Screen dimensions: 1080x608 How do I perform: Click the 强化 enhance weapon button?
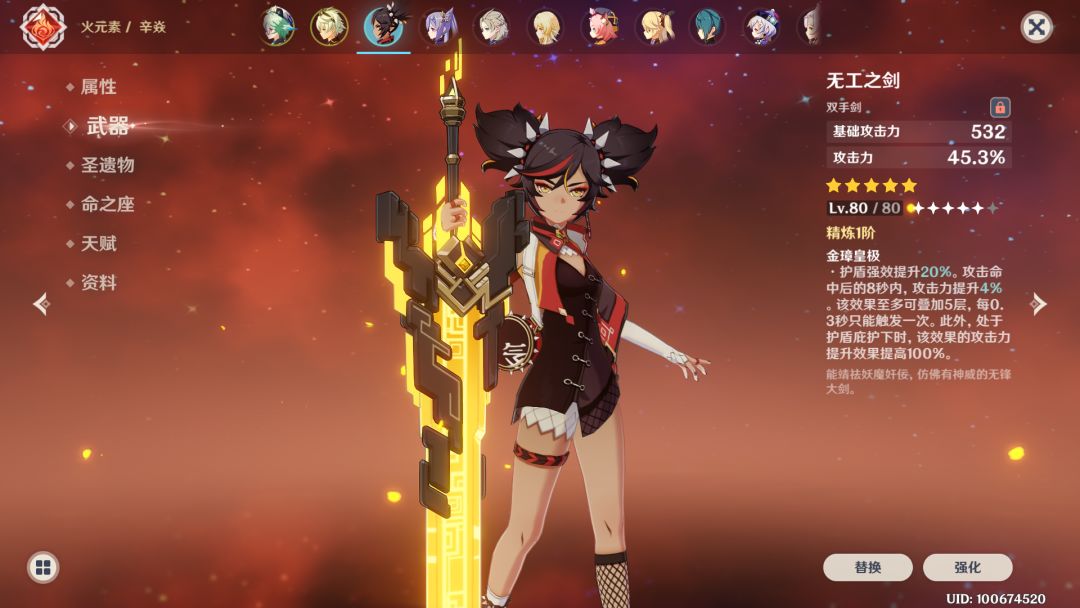click(967, 567)
